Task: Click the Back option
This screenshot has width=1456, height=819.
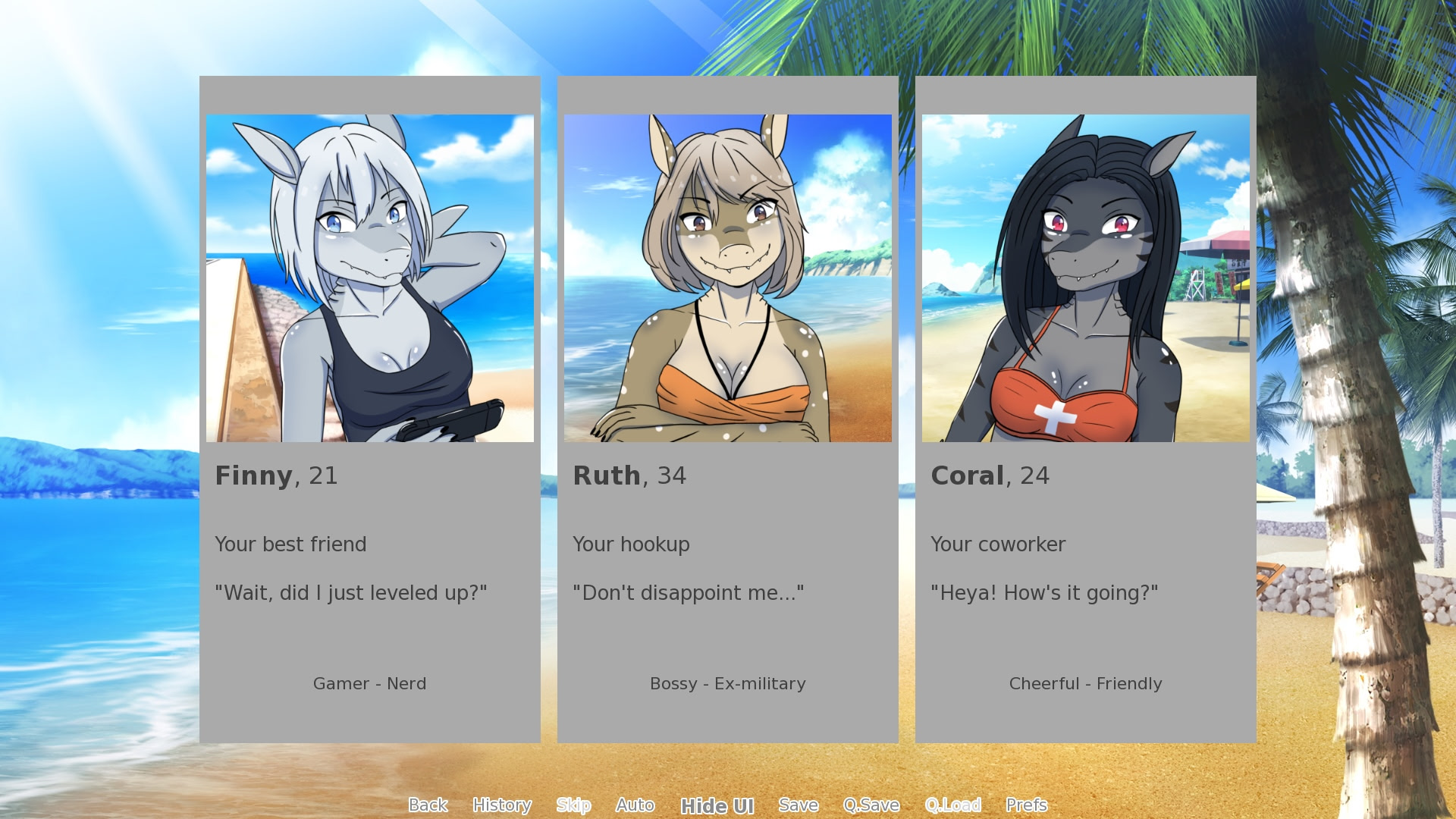Action: [428, 805]
